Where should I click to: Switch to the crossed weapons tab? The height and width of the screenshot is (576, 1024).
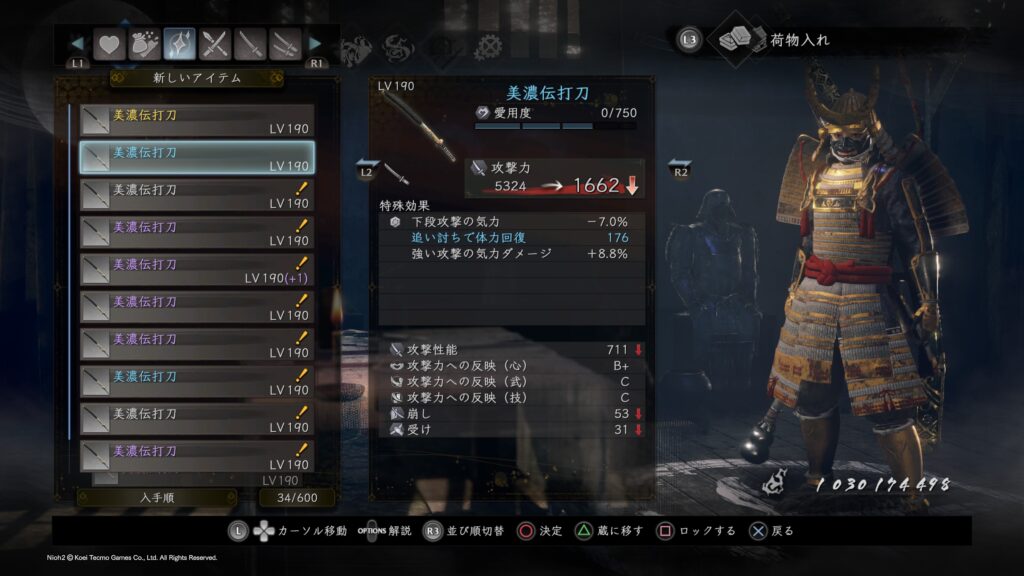[216, 44]
